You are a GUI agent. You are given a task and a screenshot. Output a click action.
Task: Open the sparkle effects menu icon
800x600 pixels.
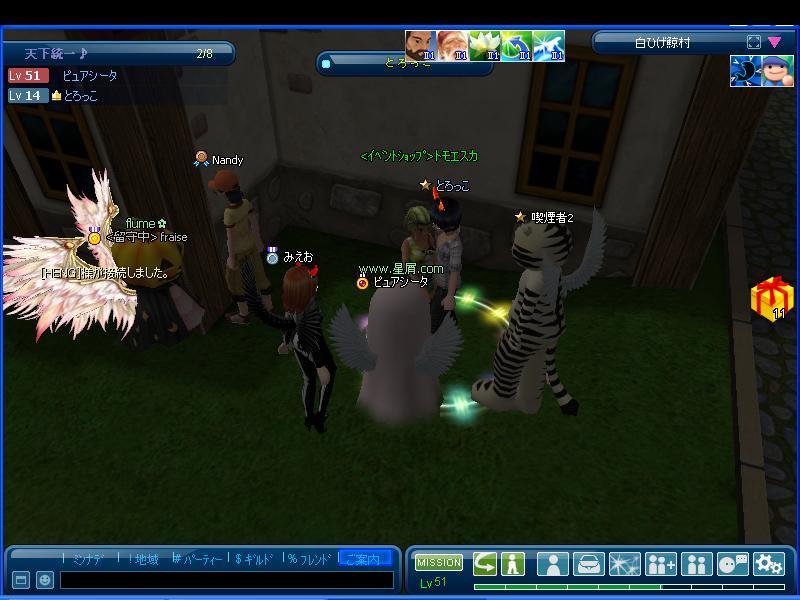(625, 564)
